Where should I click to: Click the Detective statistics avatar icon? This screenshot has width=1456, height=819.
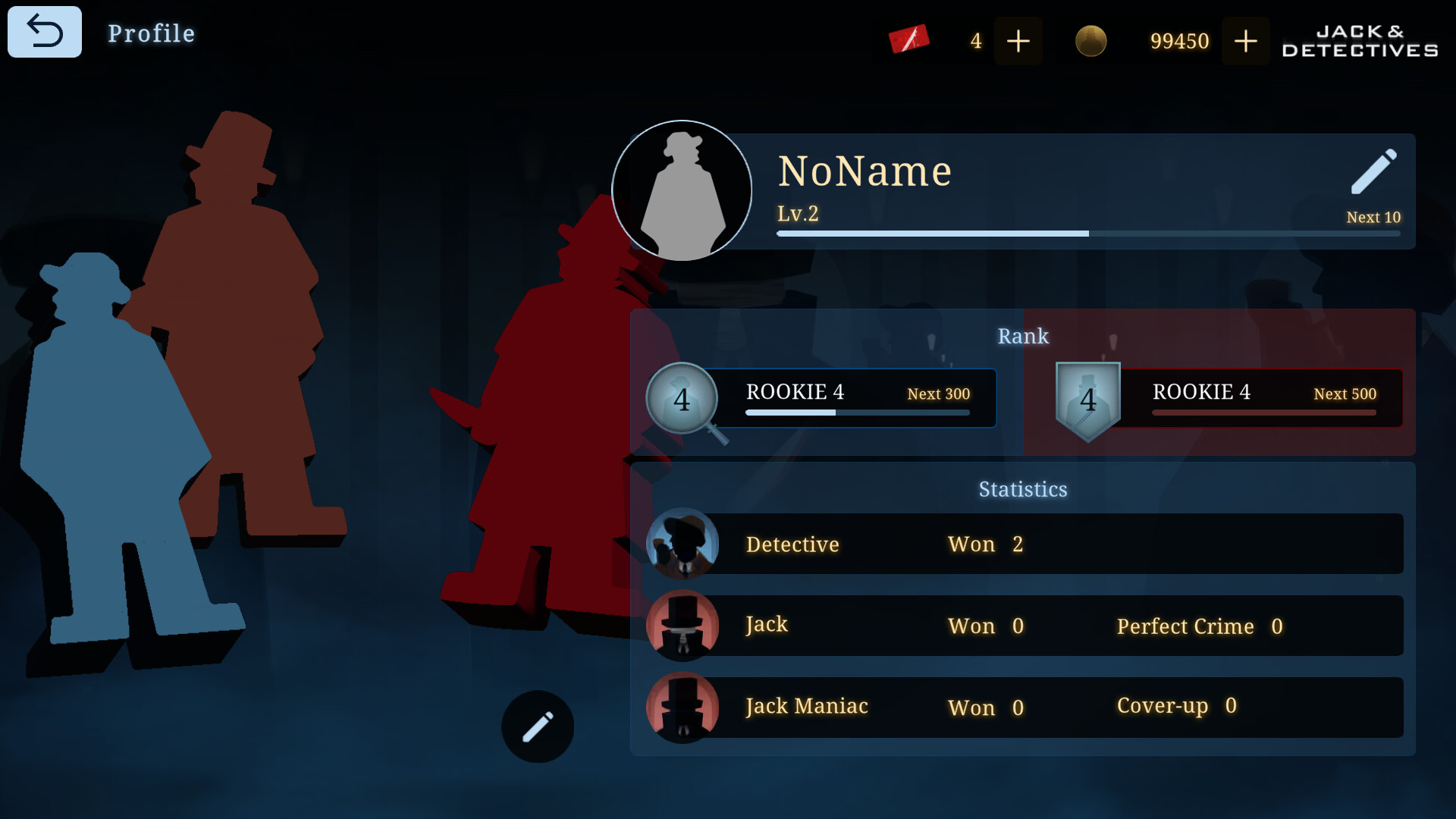682,544
